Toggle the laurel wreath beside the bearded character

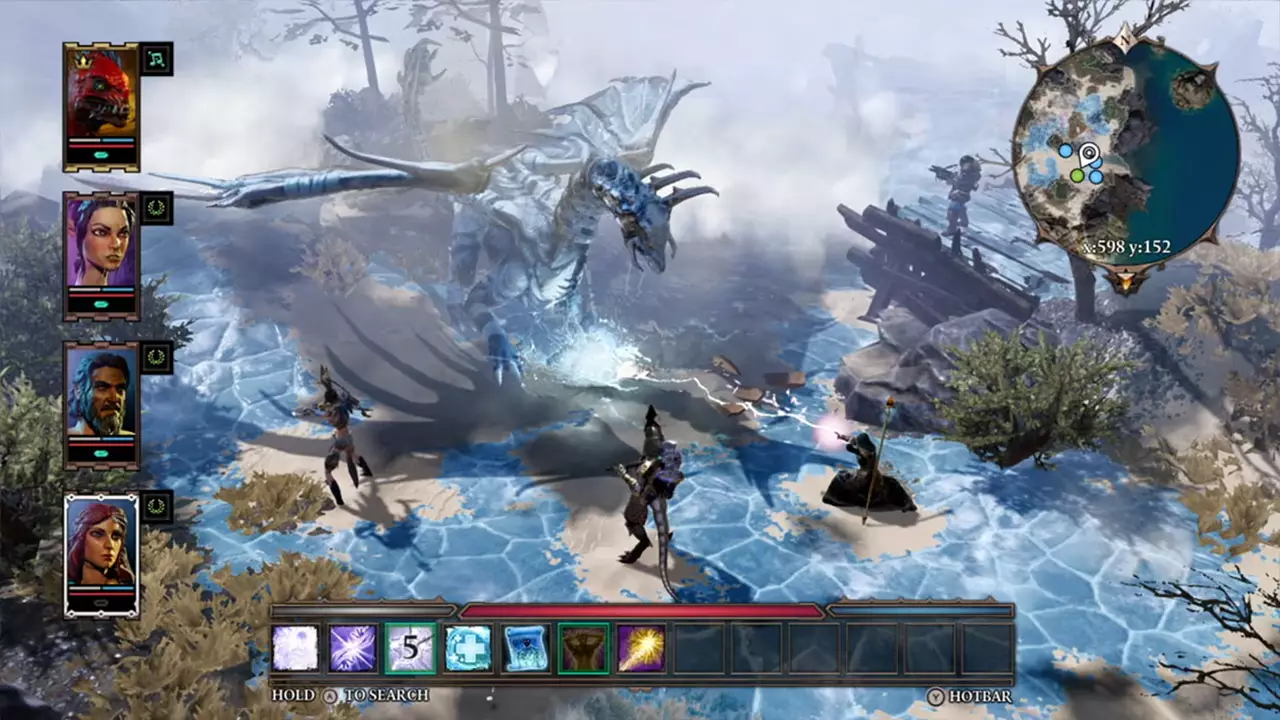155,357
